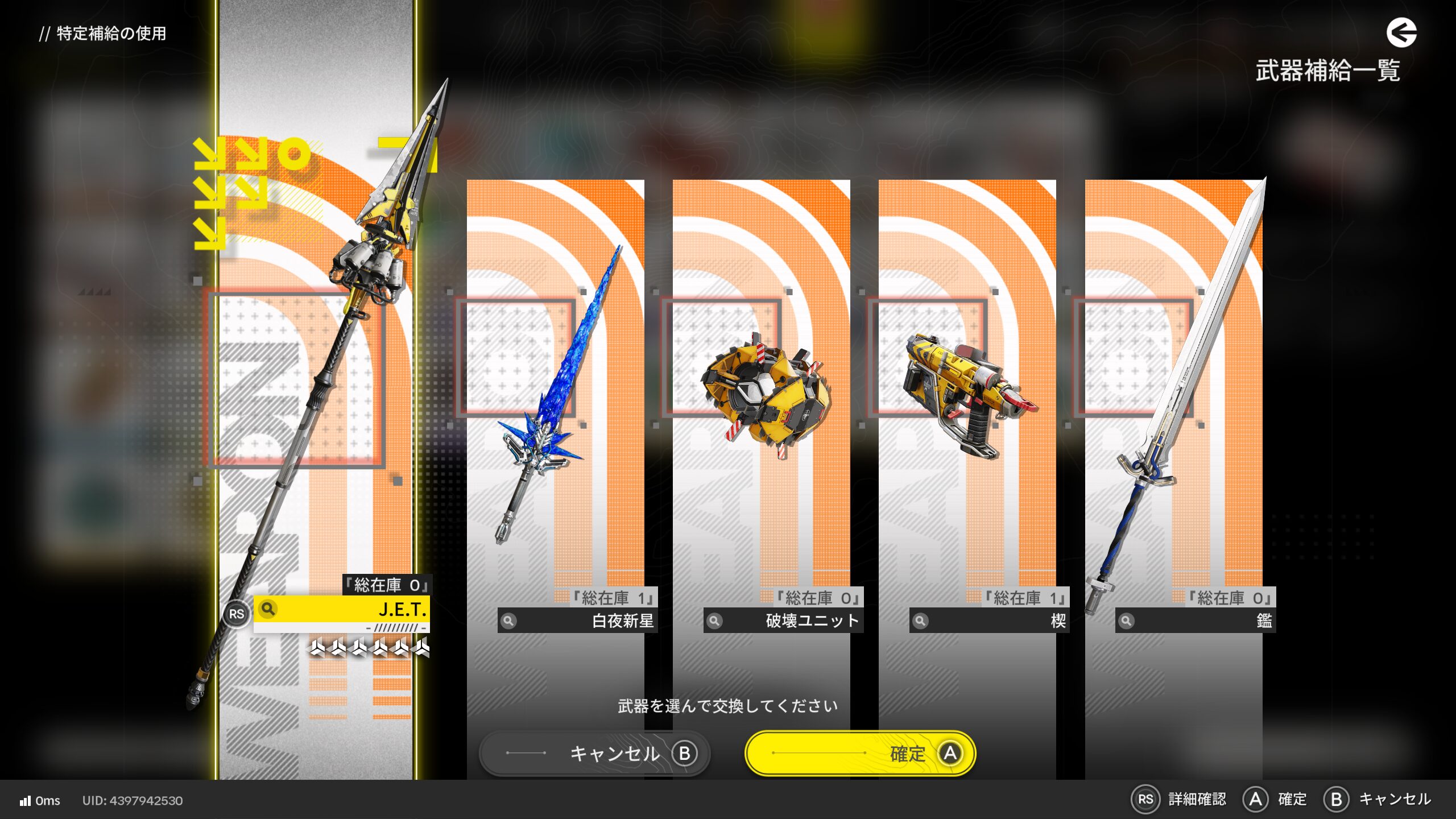Choose the 白夜新星 blue crystal weapon card
Screen dimensions: 1456x819
point(555,398)
